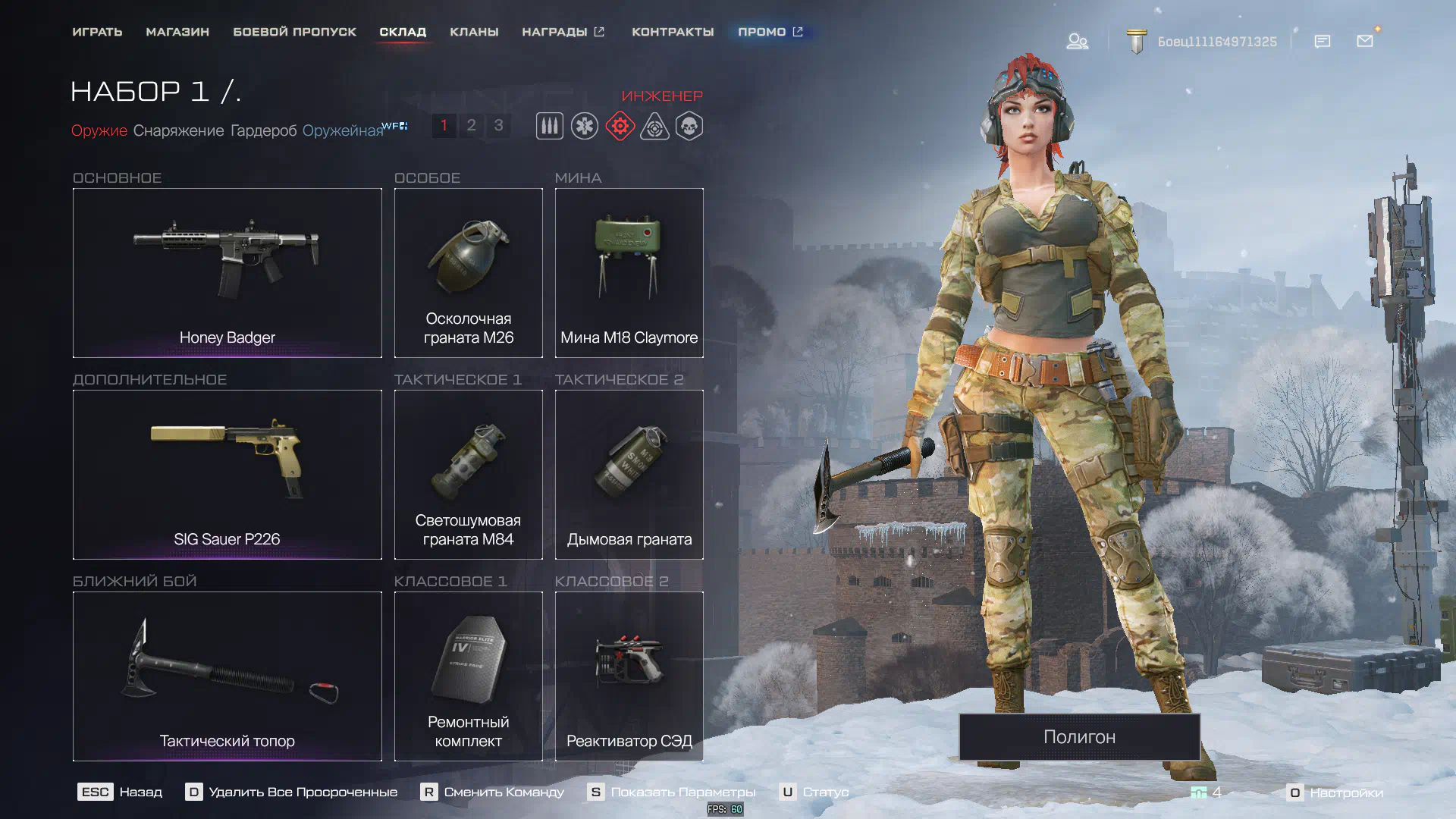1456x819 pixels.
Task: Choose the rifleman class bullets icon
Action: coord(550,126)
